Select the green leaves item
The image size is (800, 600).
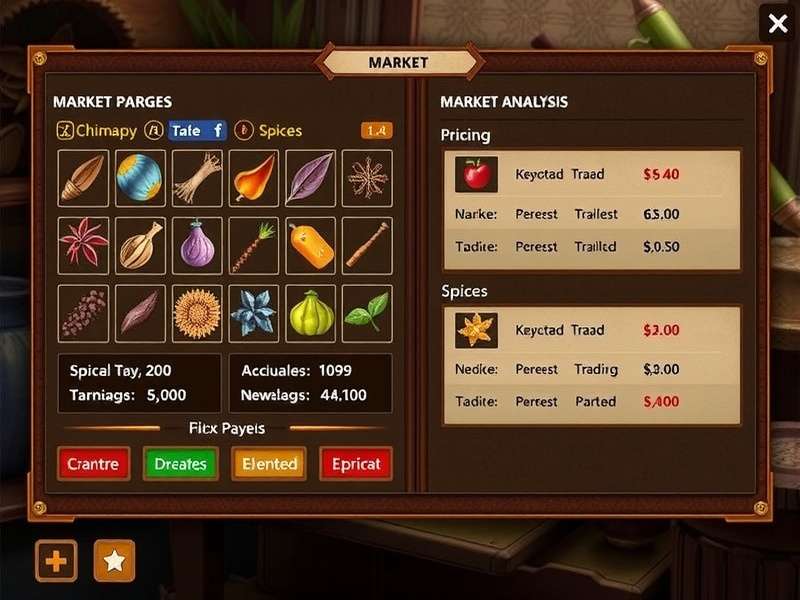tap(367, 311)
